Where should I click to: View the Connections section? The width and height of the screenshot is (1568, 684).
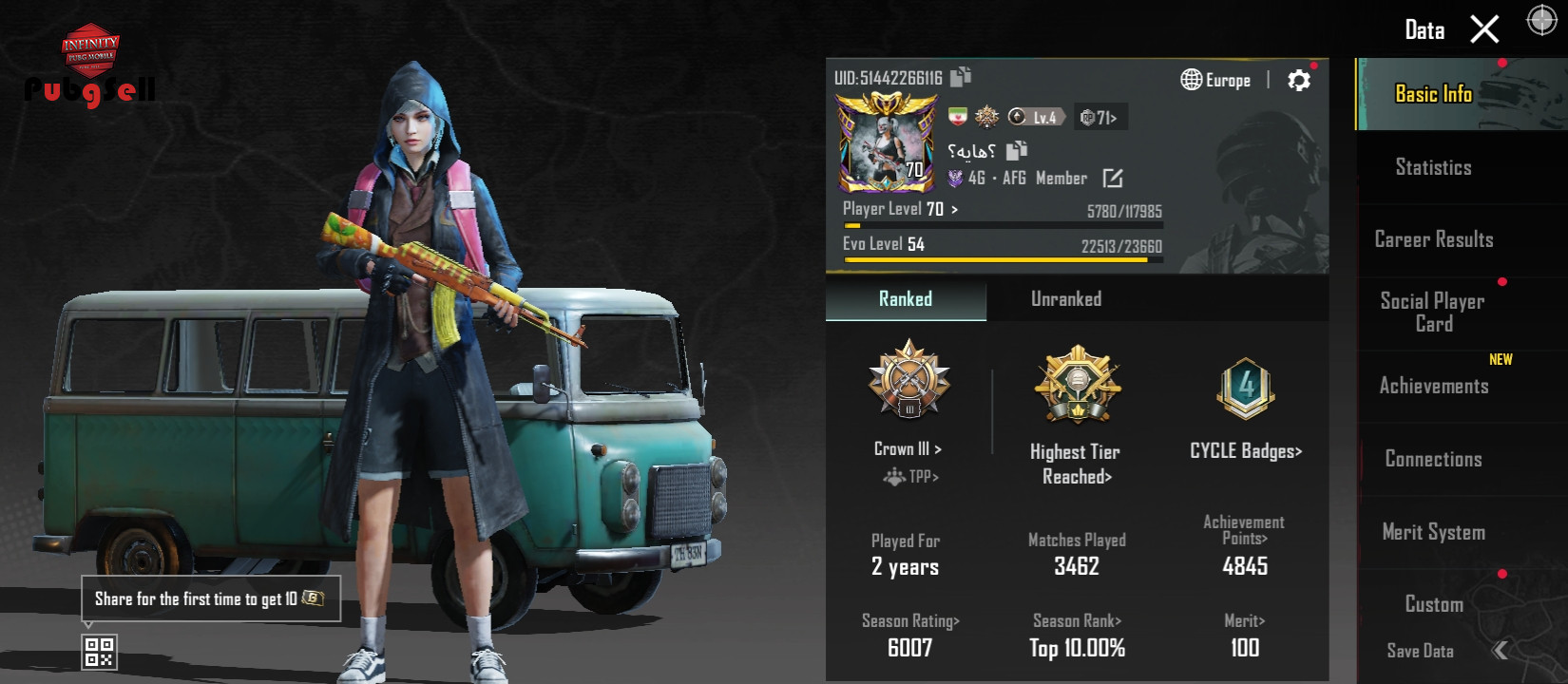pyautogui.click(x=1433, y=459)
